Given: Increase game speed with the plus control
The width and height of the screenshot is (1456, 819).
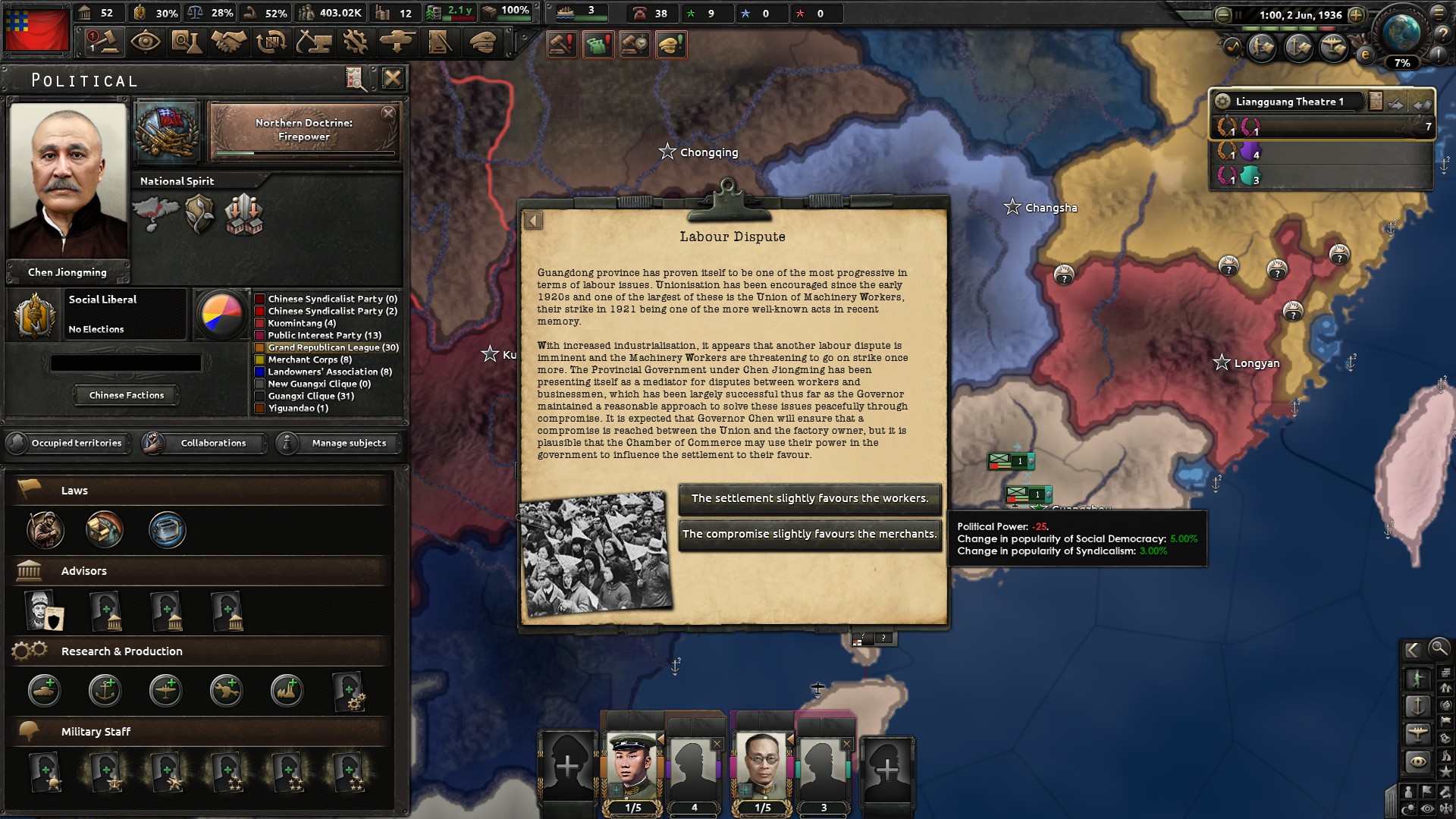Looking at the screenshot, I should (x=1356, y=15).
